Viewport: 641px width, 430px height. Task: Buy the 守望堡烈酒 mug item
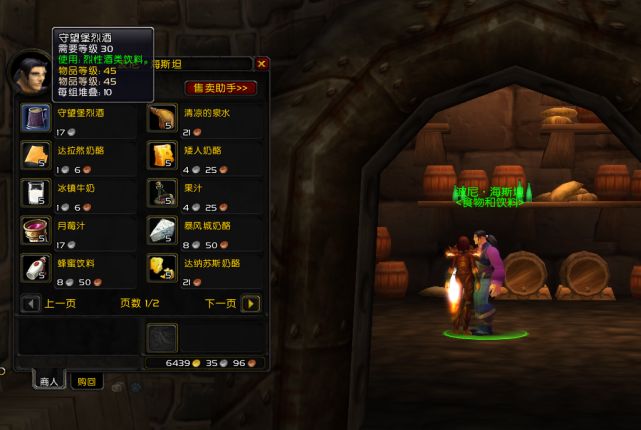pyautogui.click(x=34, y=118)
